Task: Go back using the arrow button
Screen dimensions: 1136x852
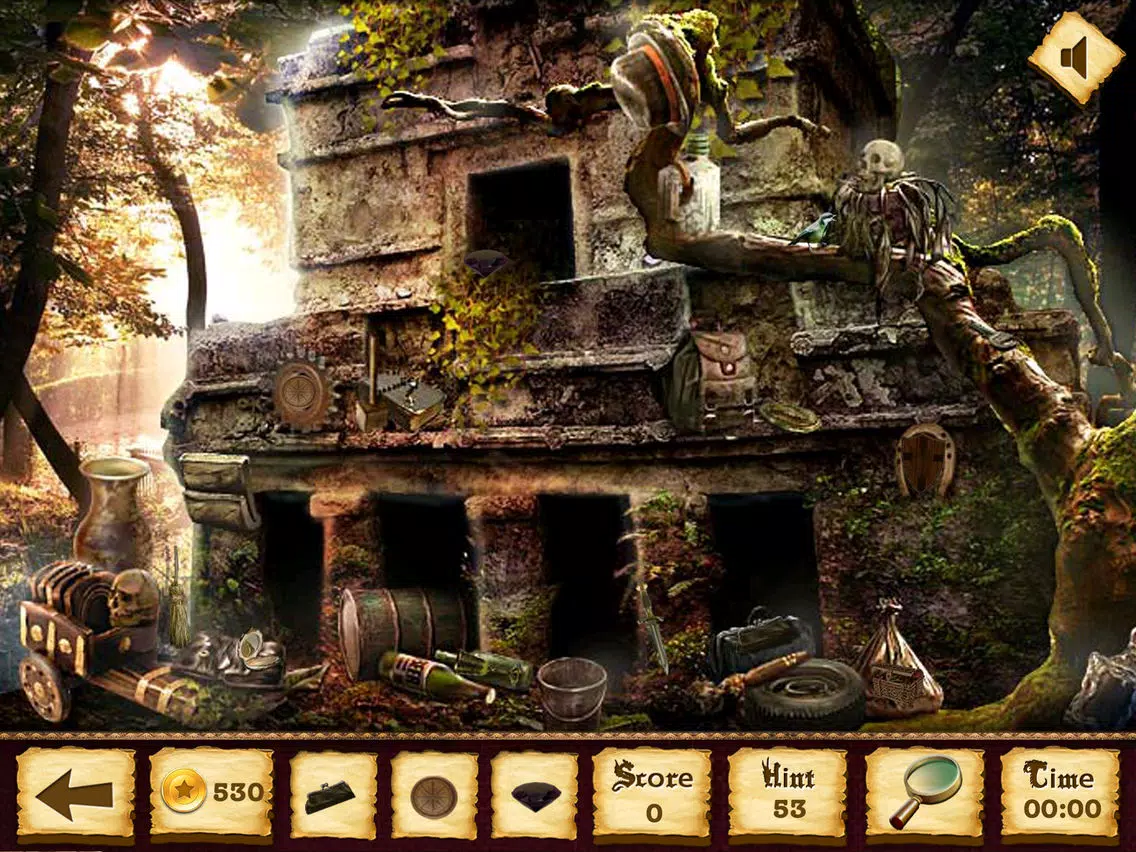Action: point(76,795)
